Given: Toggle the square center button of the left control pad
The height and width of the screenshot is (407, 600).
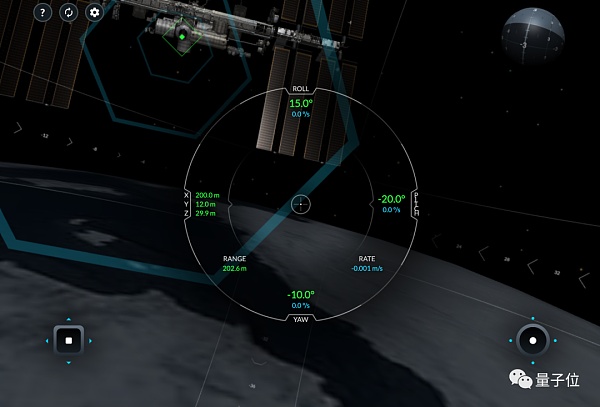Looking at the screenshot, I should [x=68, y=341].
